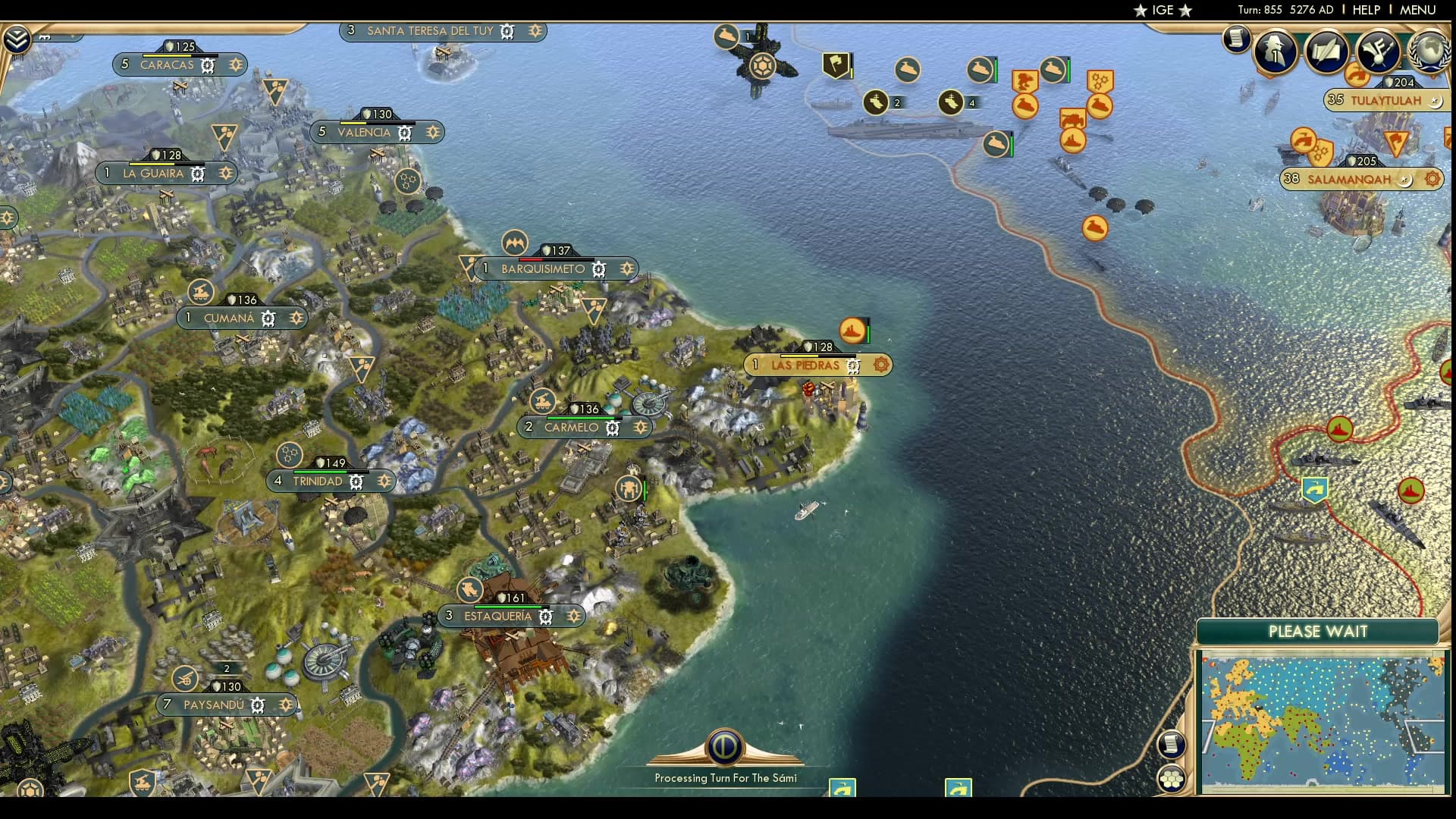Select the aircraft stack icon showing 4
This screenshot has width=1456, height=819.
pos(950,100)
